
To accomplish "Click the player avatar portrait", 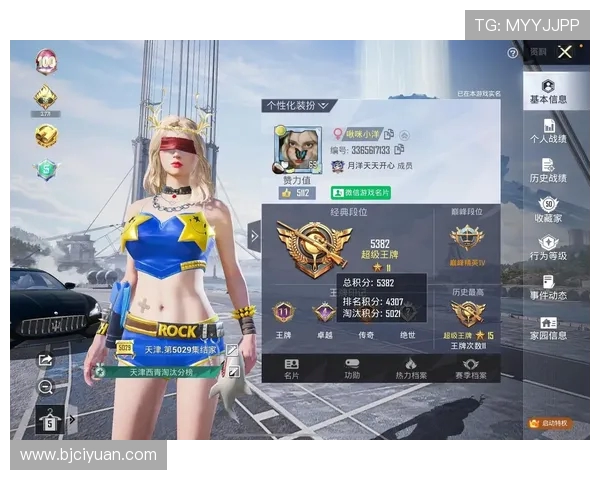I will pos(296,150).
